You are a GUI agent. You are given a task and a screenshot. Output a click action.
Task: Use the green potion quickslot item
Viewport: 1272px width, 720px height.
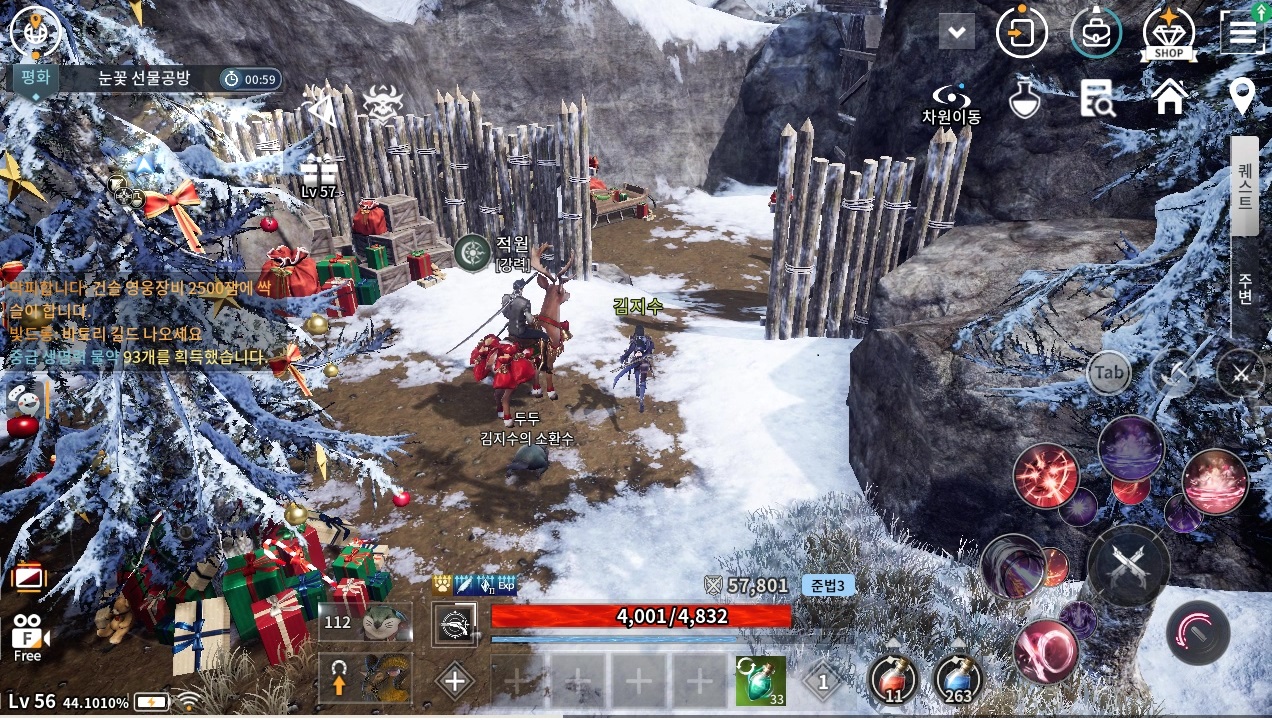click(760, 680)
